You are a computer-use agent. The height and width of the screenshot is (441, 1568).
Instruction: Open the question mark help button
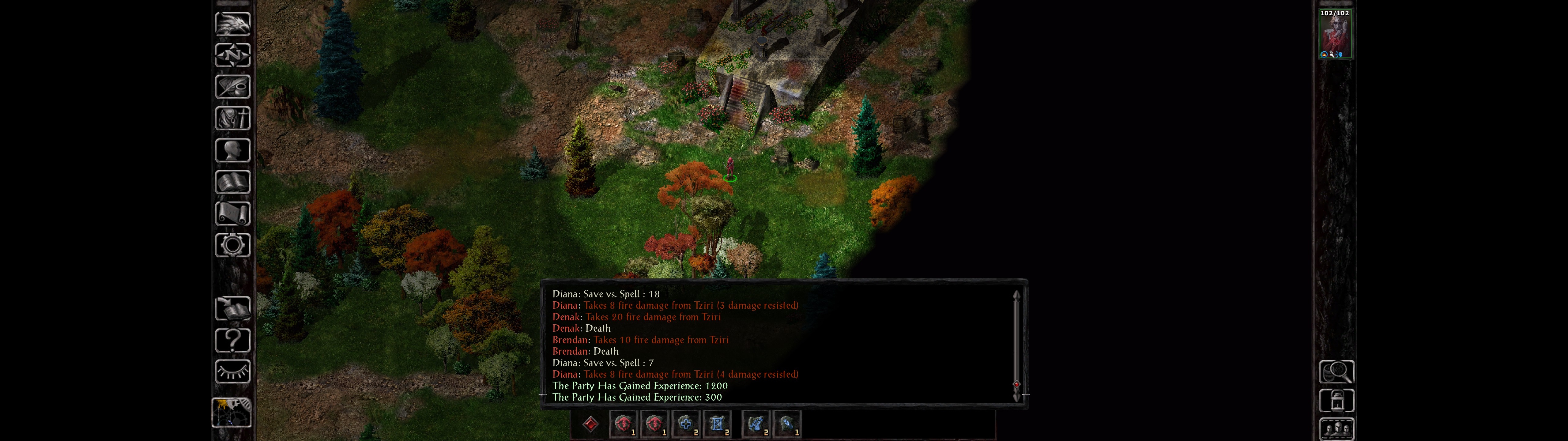[232, 341]
